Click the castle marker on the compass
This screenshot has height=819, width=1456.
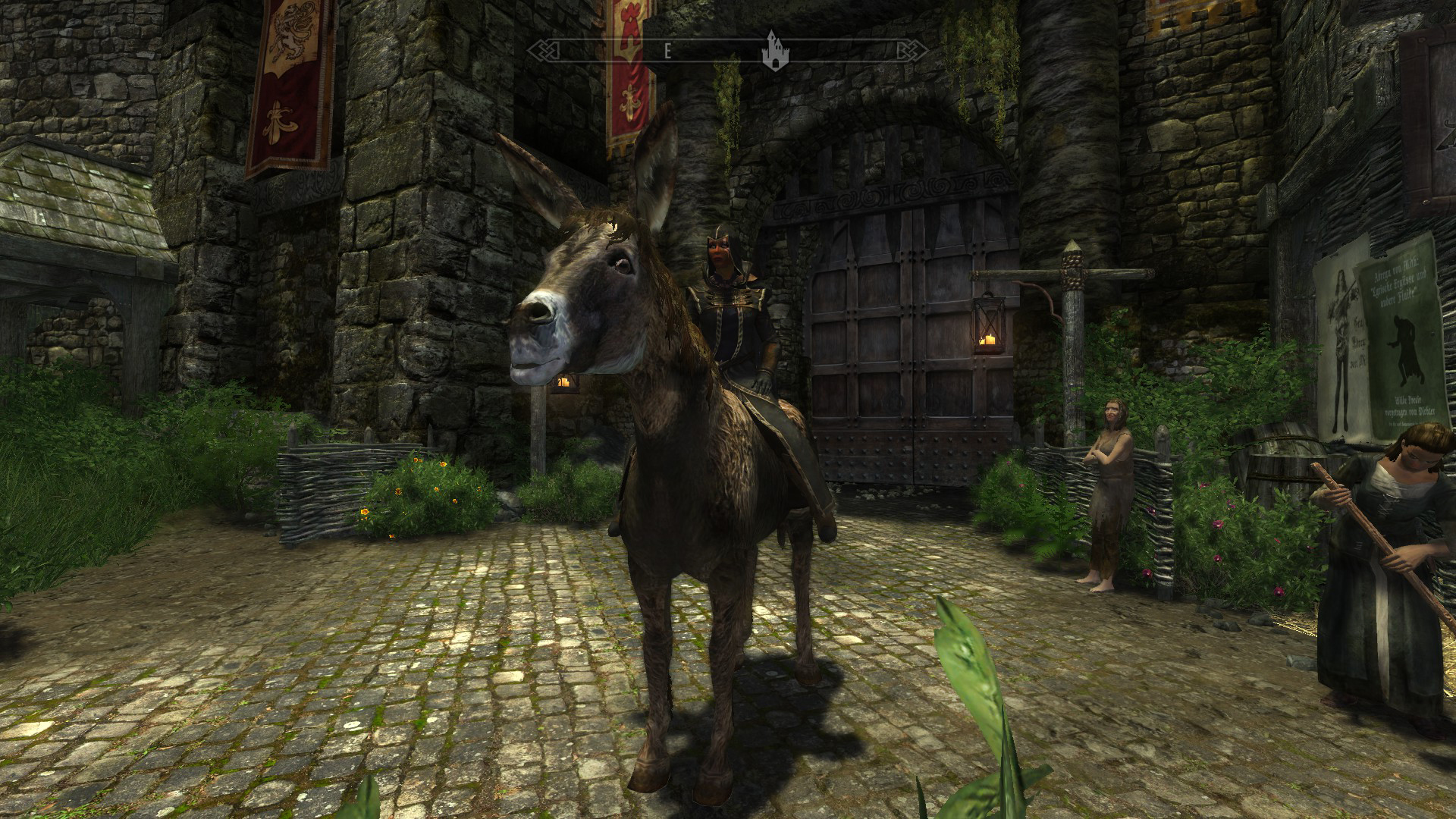click(773, 51)
